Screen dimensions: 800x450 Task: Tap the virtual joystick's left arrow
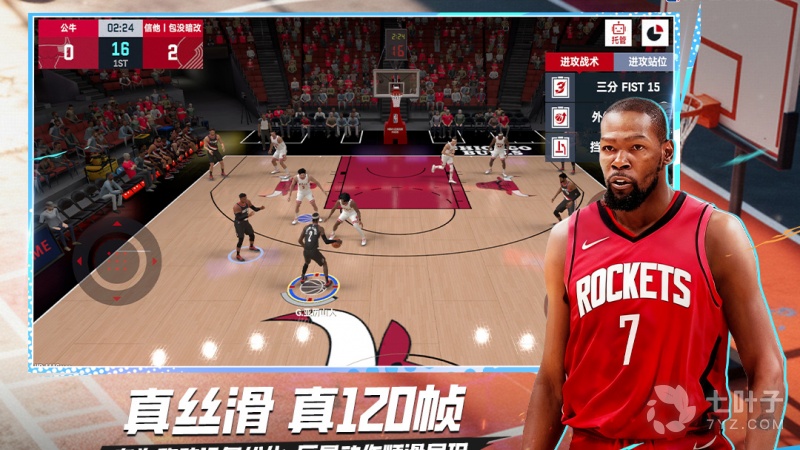[81, 260]
